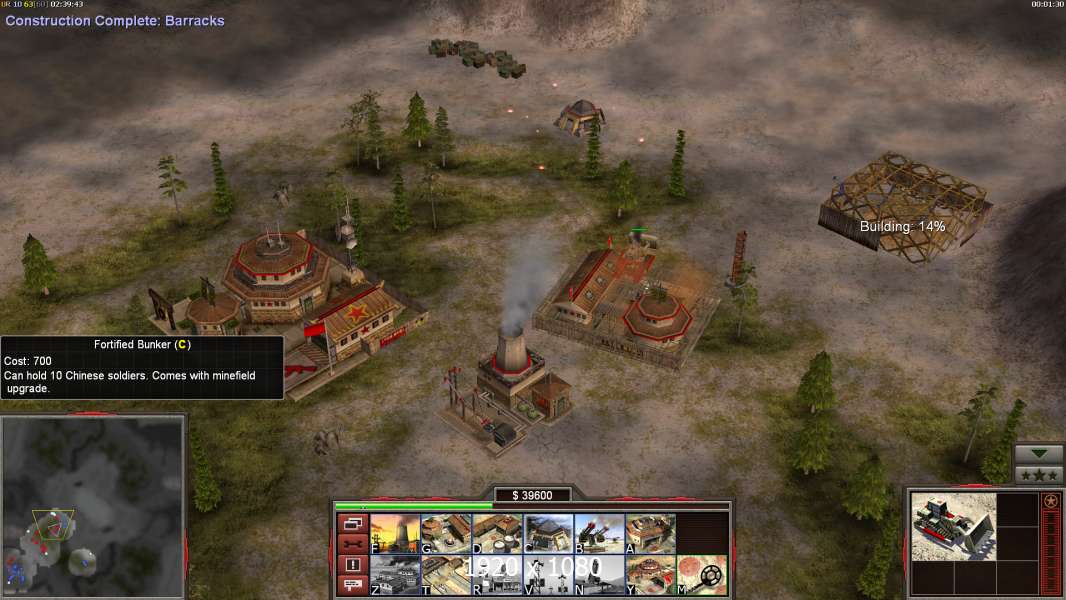Choose the build option with hotkey G
Image resolution: width=1066 pixels, height=600 pixels.
click(x=446, y=534)
